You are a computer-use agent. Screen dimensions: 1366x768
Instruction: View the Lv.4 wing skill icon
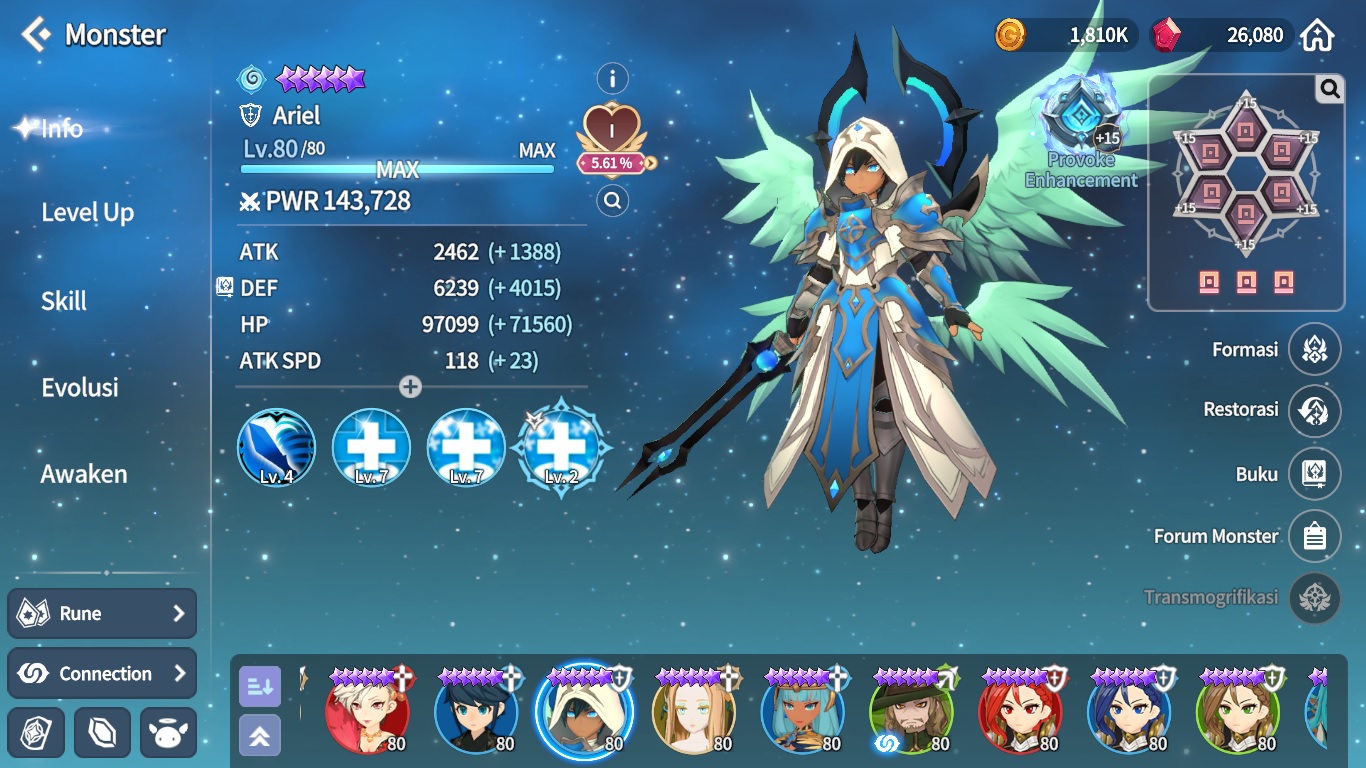277,448
